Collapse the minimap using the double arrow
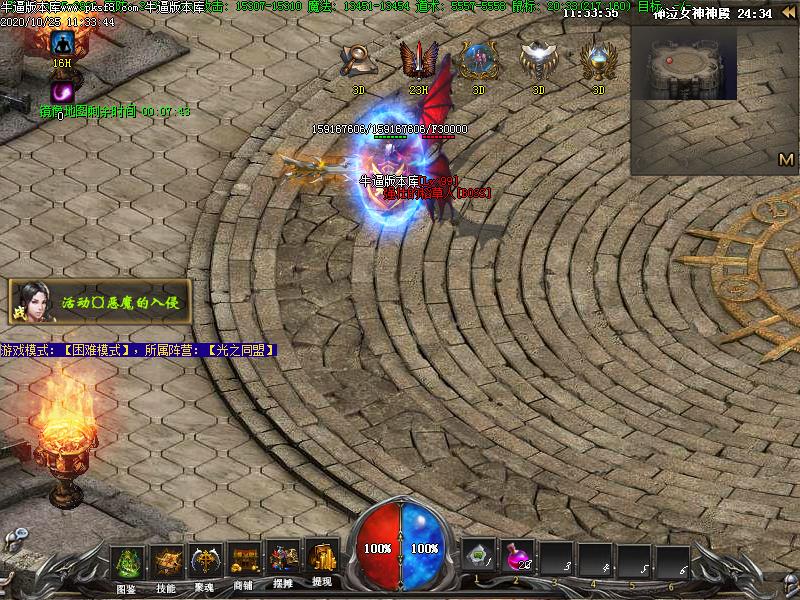Screen dimensions: 800x600 (788, 13)
